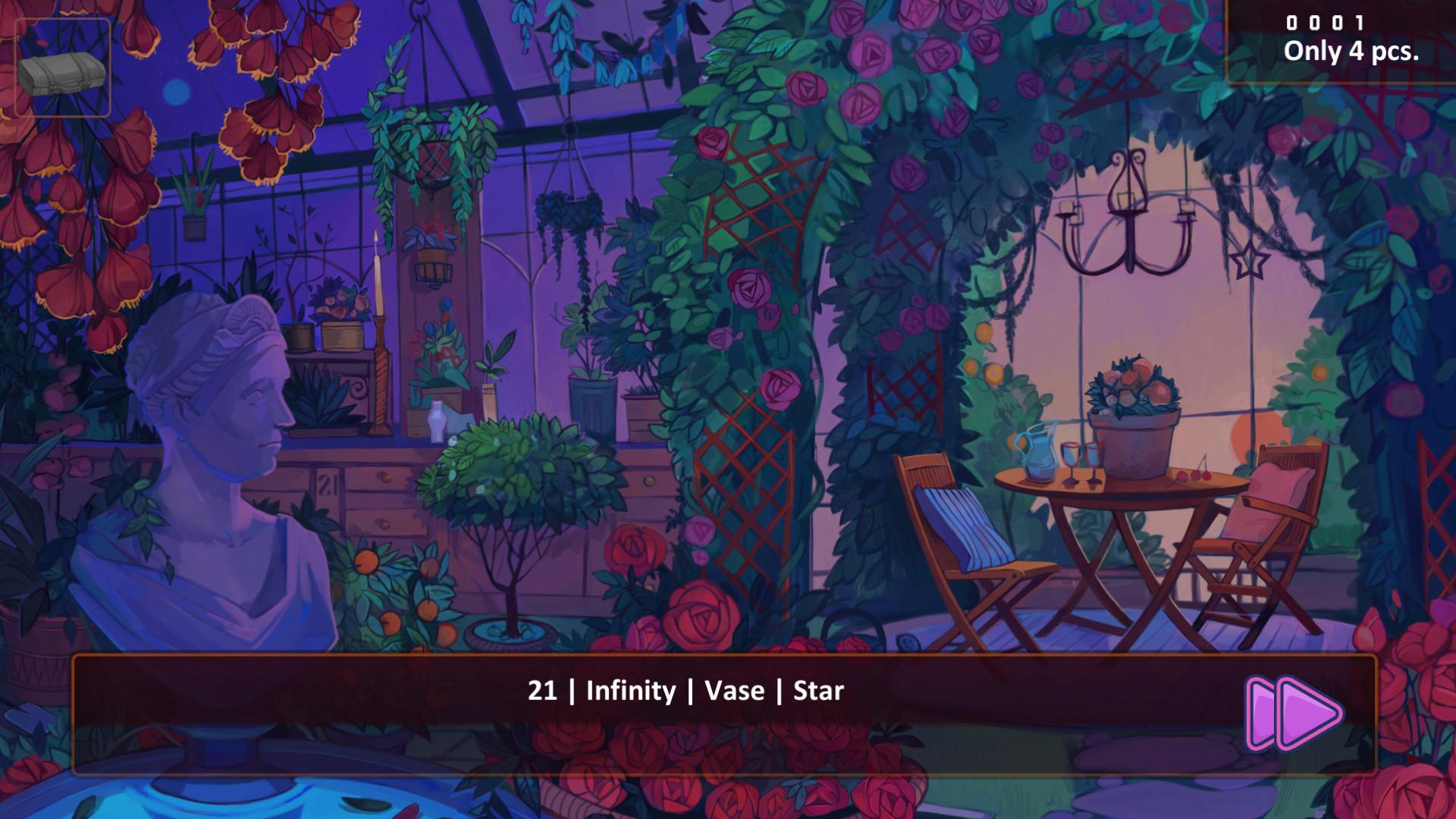Find the number 21 on the dresser drawer
Viewport: 1456px width, 819px height.
(x=326, y=483)
